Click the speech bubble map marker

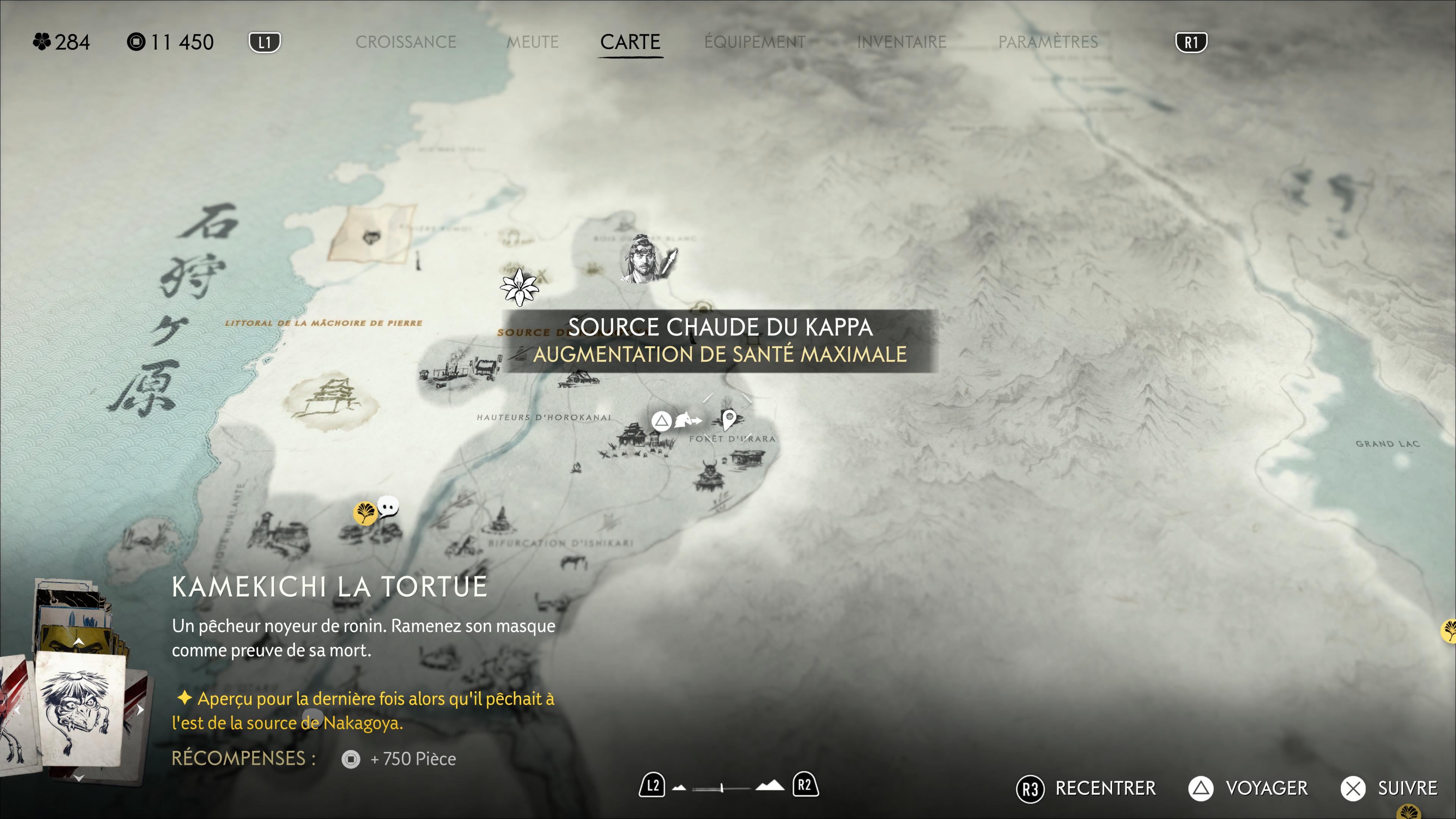(x=388, y=507)
